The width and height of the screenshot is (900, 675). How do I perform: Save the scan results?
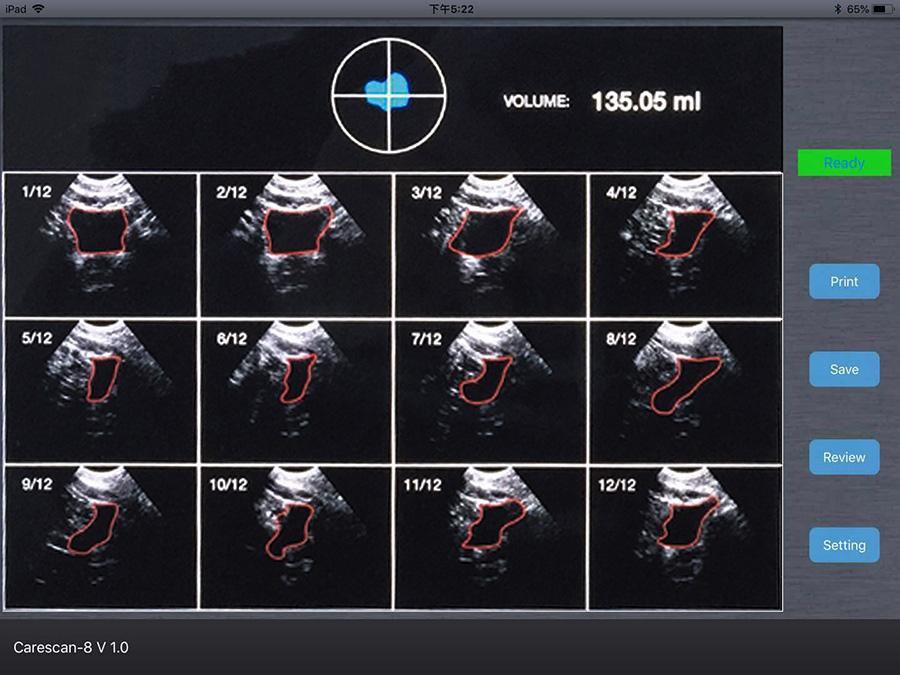pos(844,369)
